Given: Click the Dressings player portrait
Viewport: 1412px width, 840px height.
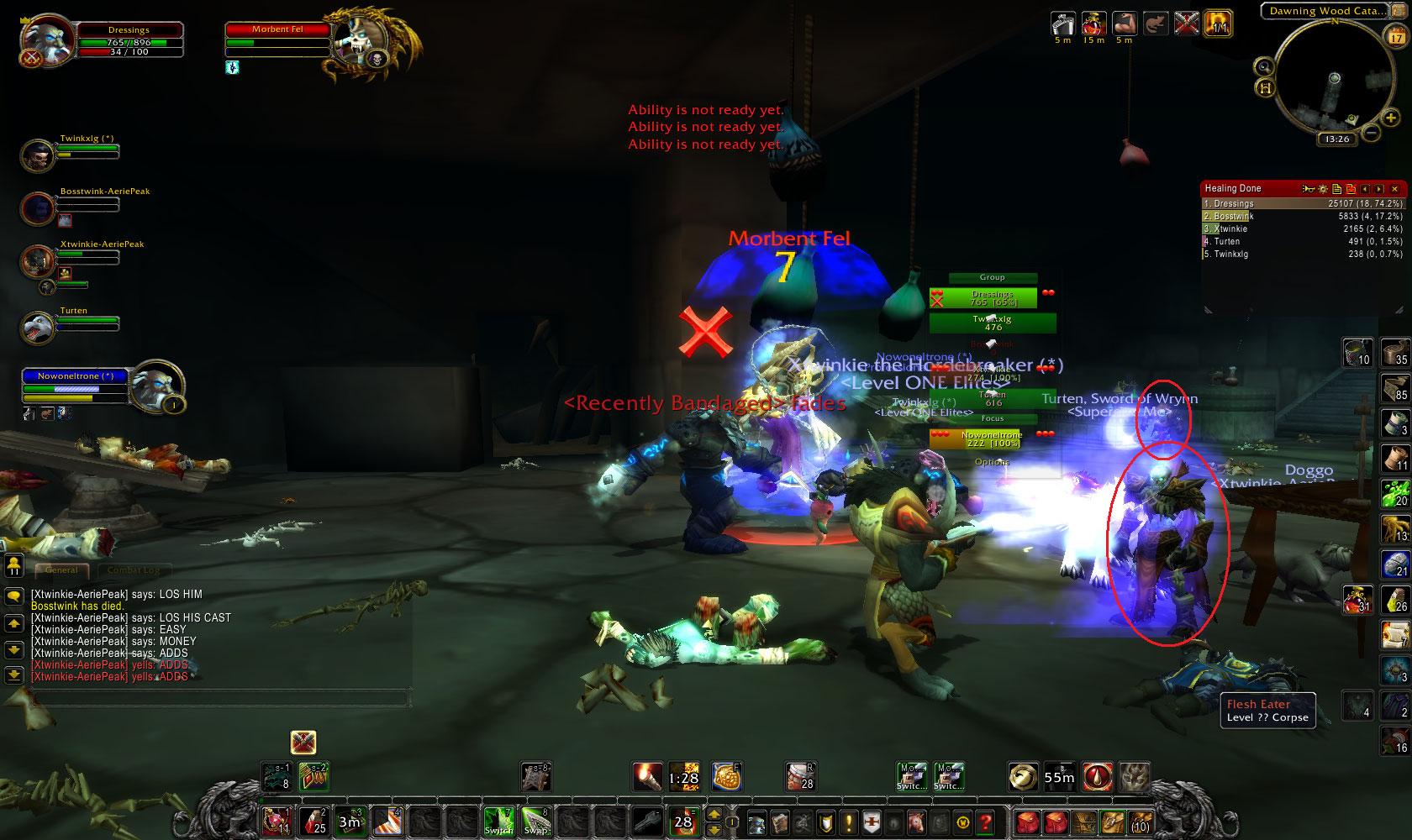Looking at the screenshot, I should [44, 41].
